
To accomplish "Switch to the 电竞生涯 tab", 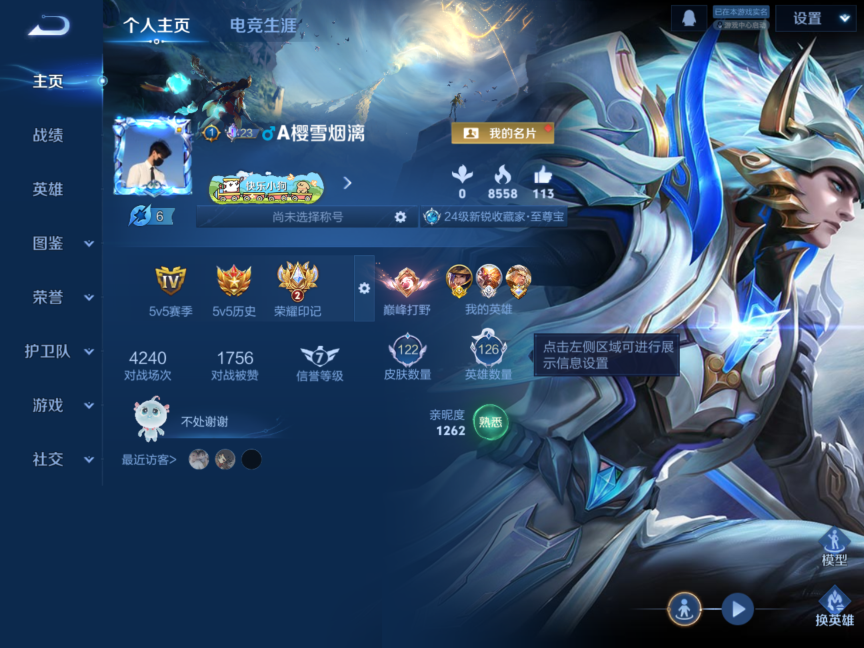I will click(263, 26).
